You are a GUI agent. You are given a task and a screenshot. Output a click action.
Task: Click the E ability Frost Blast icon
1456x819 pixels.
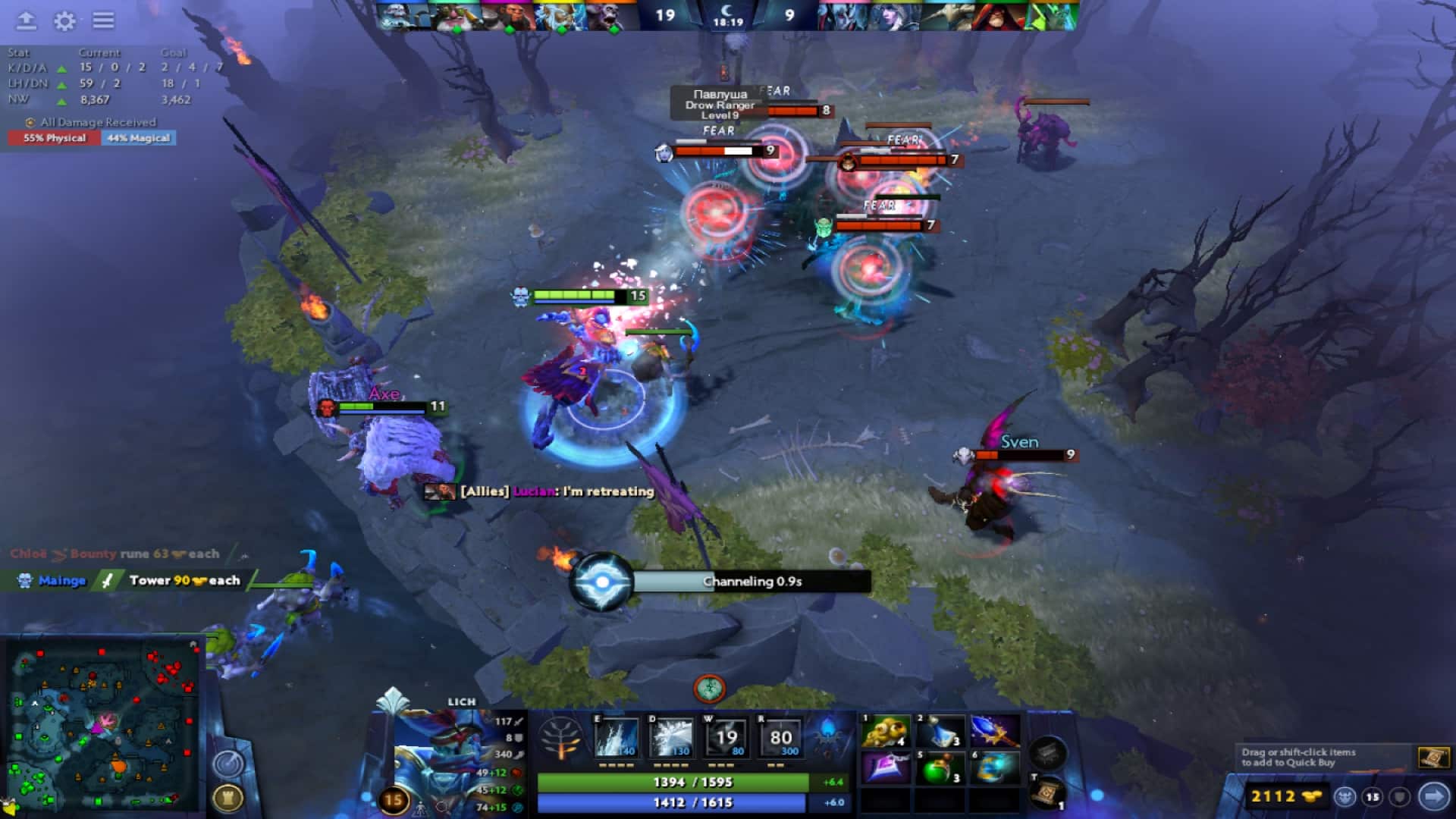[x=616, y=734]
